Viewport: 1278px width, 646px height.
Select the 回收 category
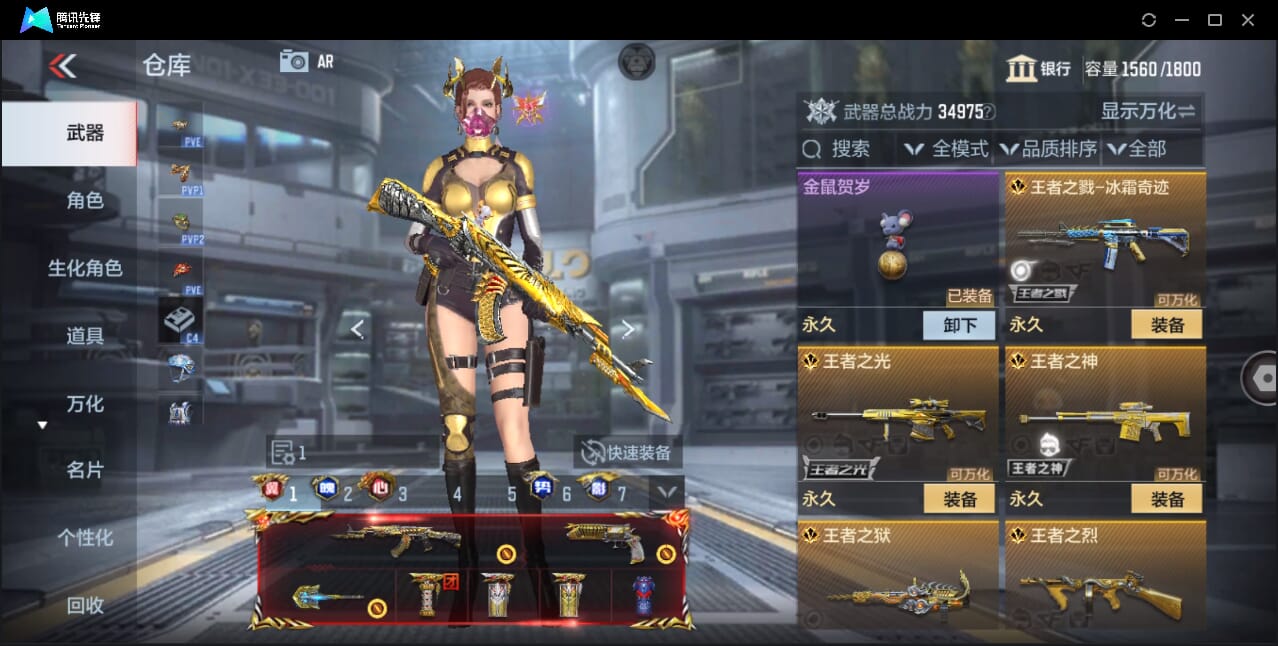click(x=85, y=604)
